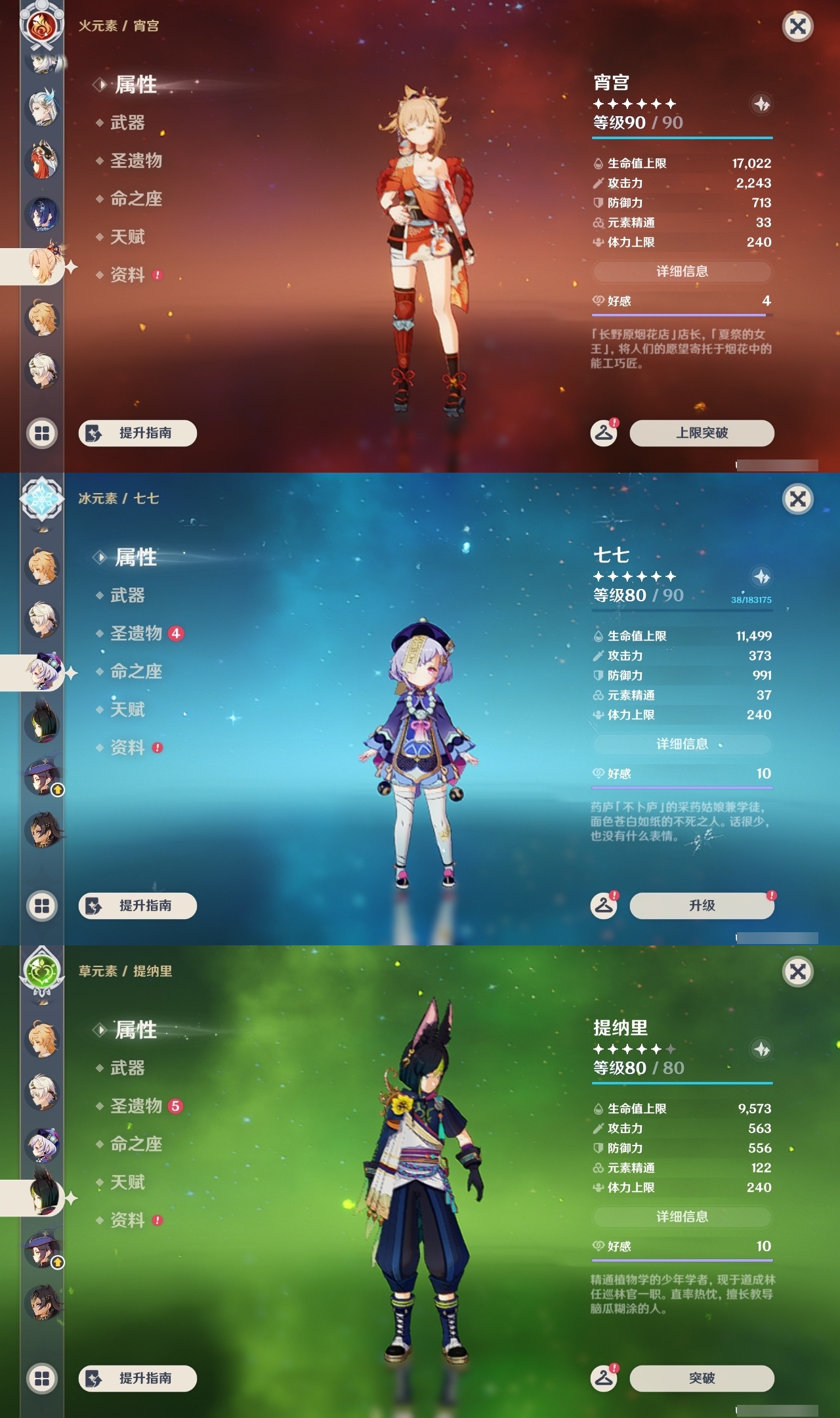840x1418 pixels.
Task: Open the 天赋 panel
Action: [128, 237]
